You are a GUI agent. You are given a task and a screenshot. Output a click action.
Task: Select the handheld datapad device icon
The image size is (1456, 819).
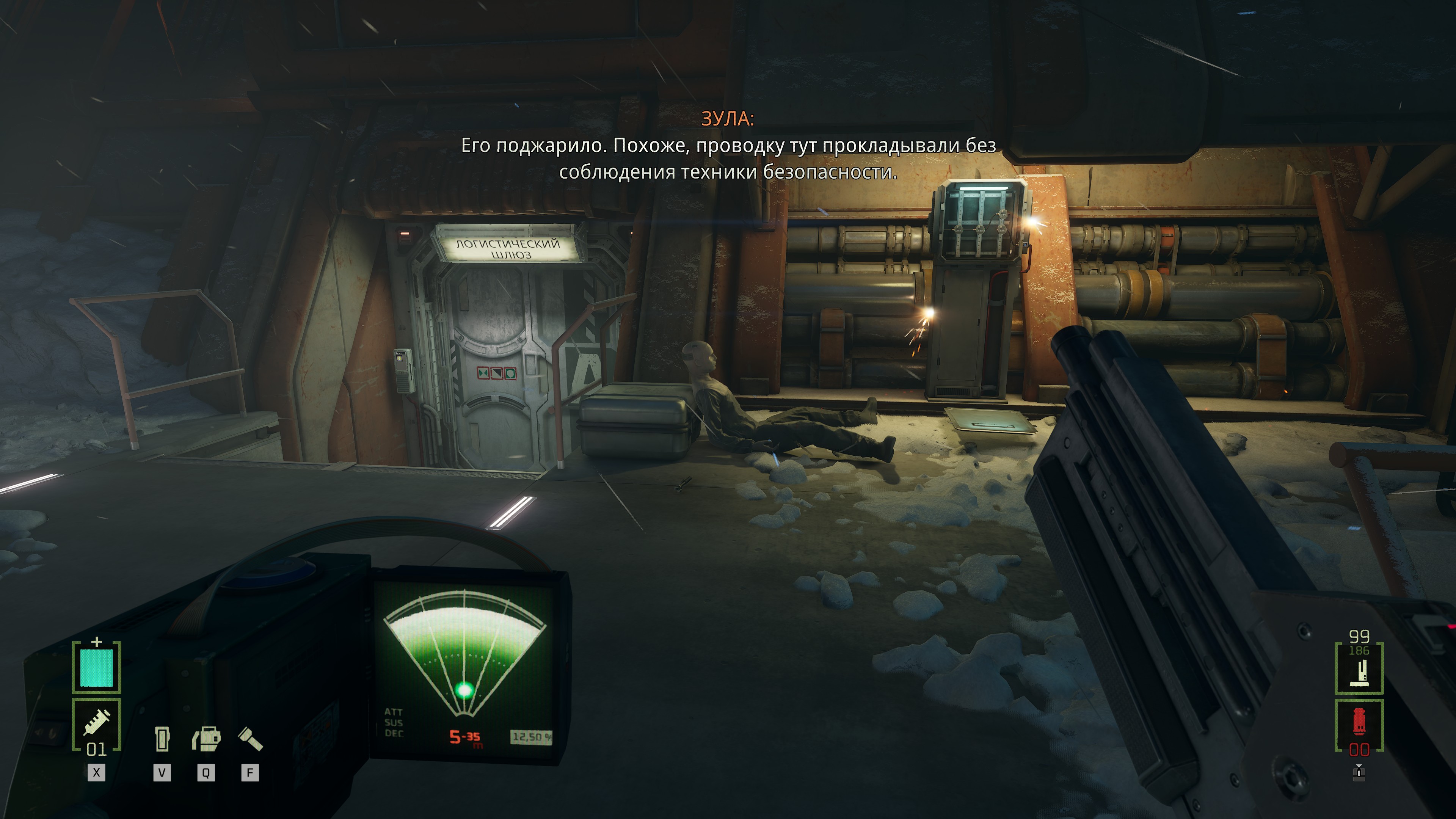162,739
